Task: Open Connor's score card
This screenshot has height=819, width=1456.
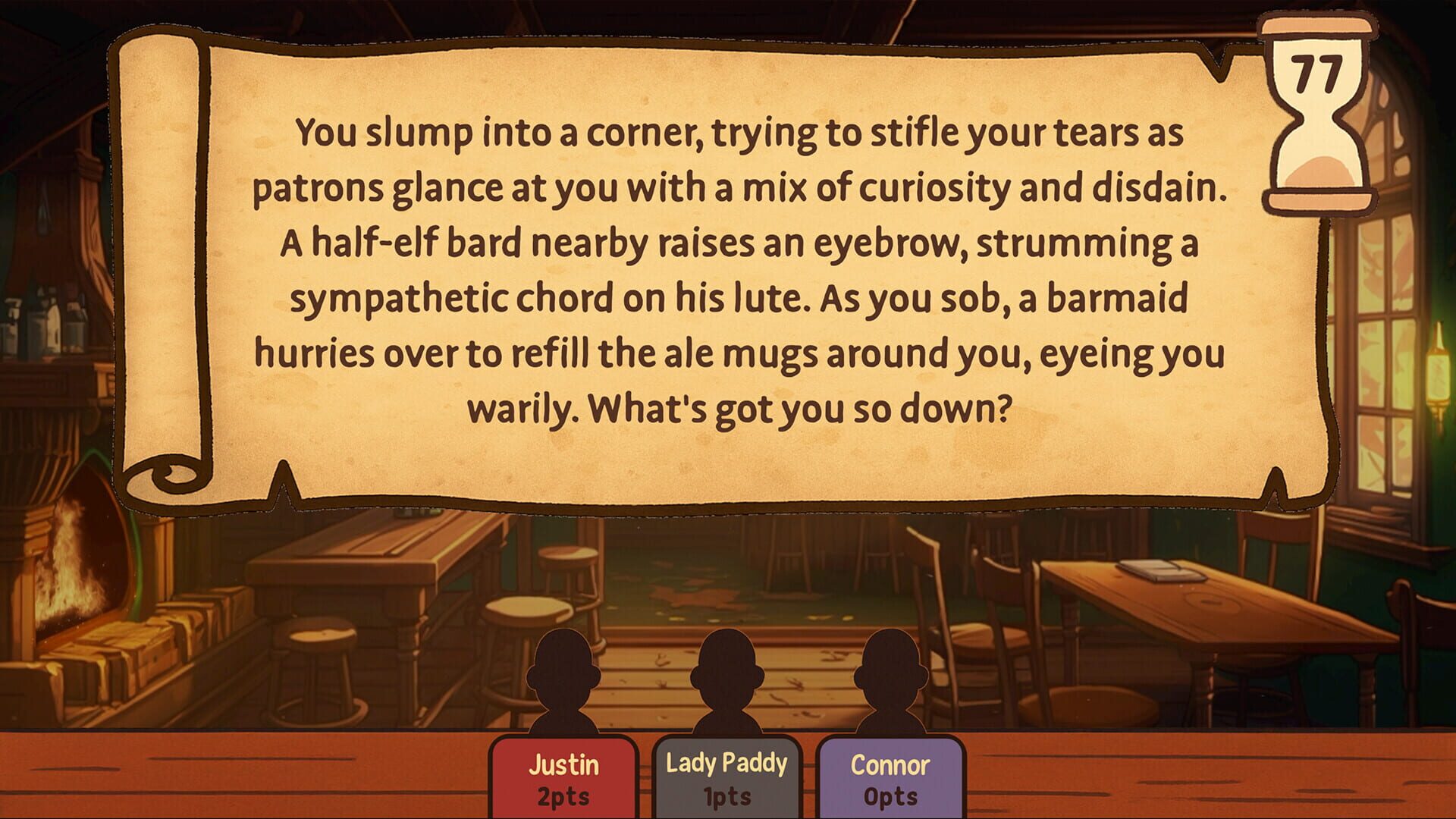Action: tap(891, 777)
